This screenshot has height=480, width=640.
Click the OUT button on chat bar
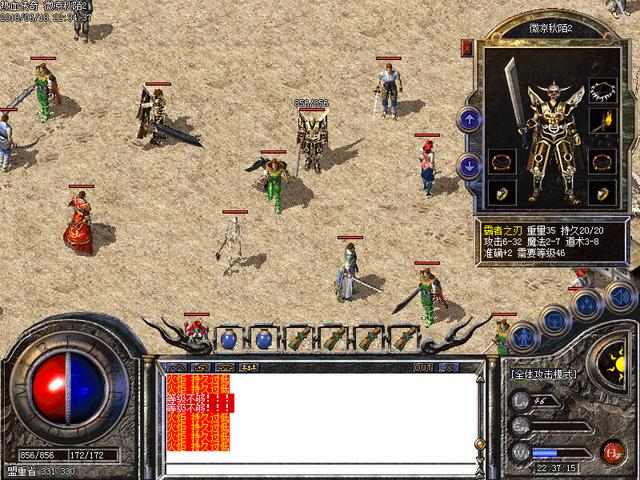(x=423, y=367)
